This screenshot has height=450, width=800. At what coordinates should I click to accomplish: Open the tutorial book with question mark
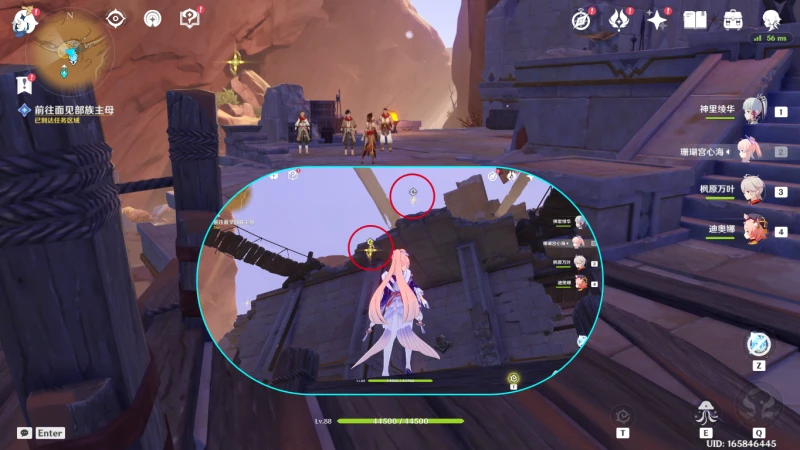[x=189, y=18]
